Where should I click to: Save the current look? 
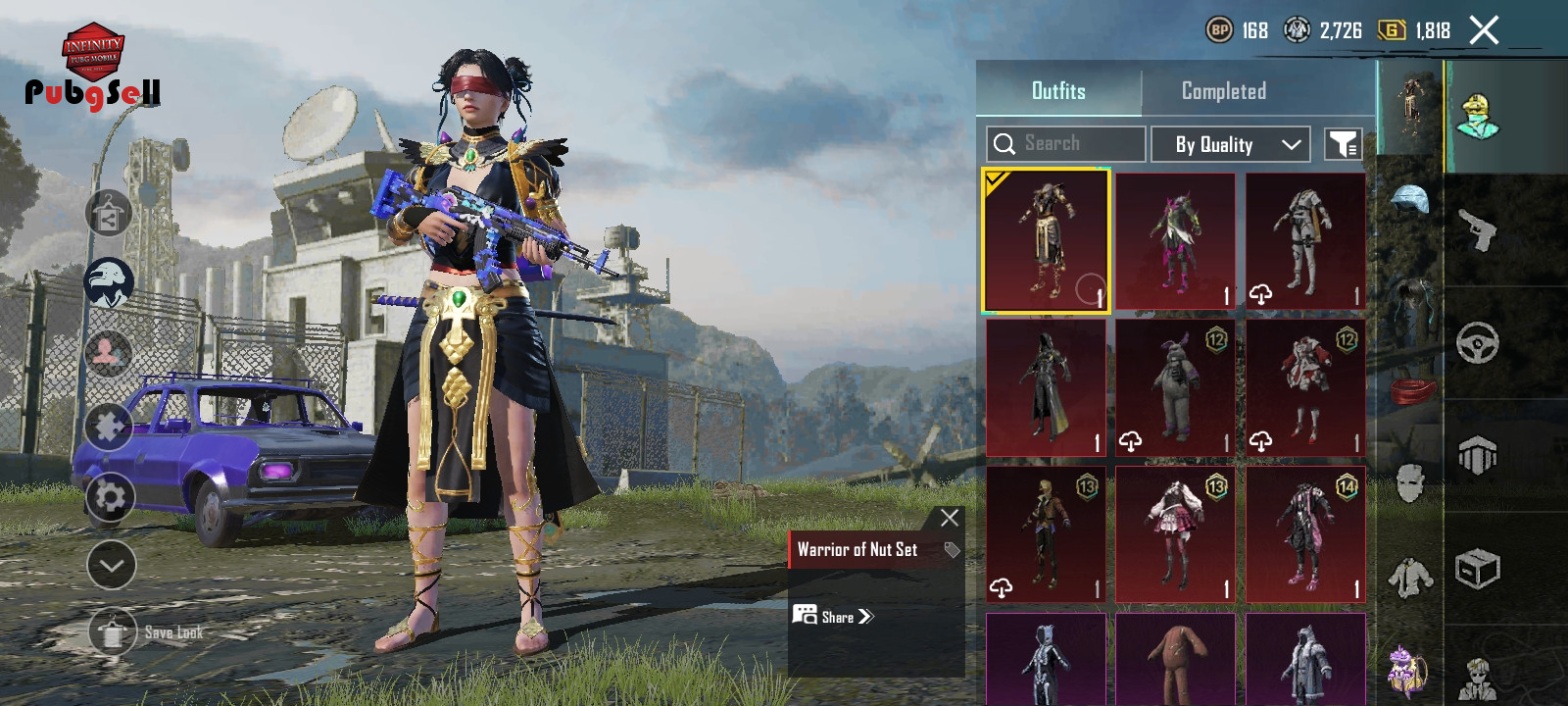pos(113,632)
